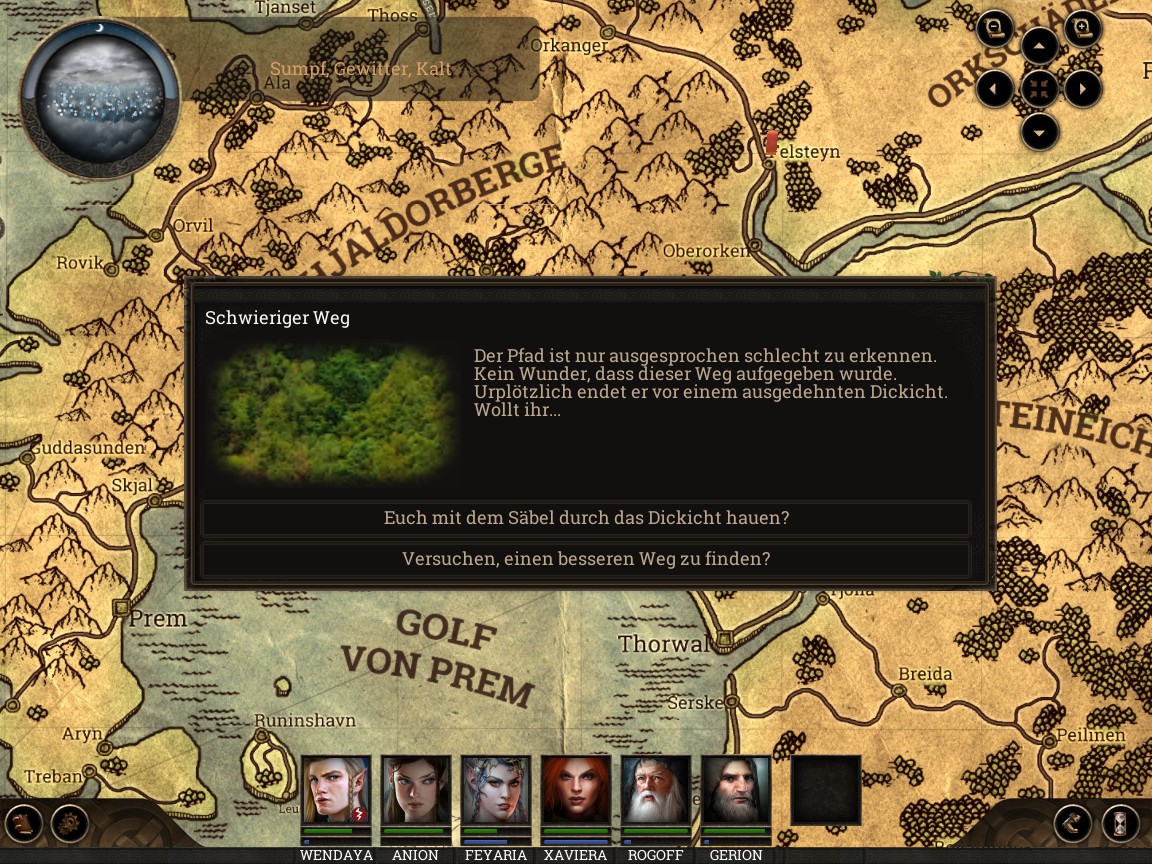Screen dimensions: 1152x864
Task: Click Feyaria's character portrait
Action: click(496, 790)
